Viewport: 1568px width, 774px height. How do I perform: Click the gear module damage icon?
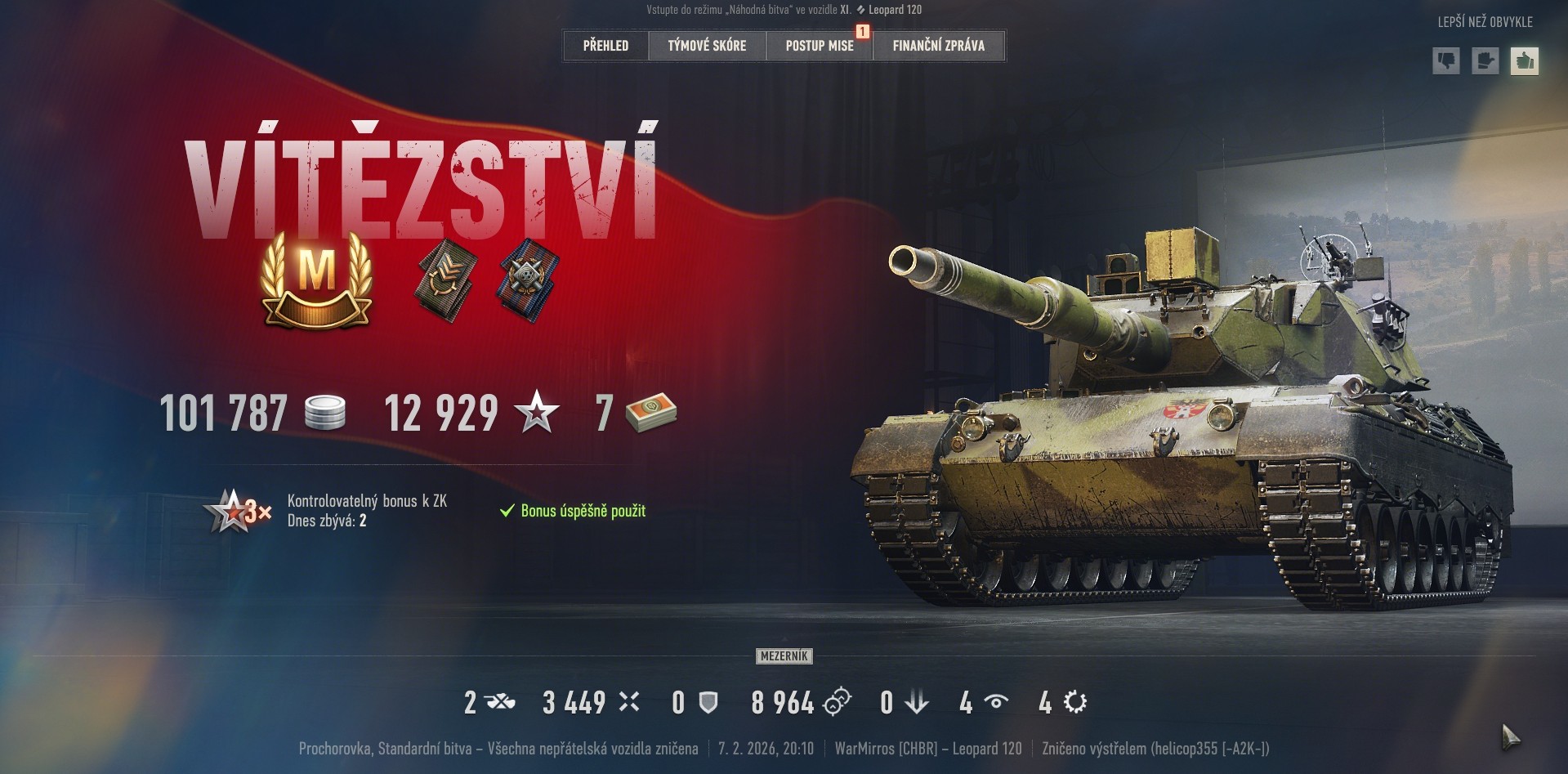click(1075, 702)
